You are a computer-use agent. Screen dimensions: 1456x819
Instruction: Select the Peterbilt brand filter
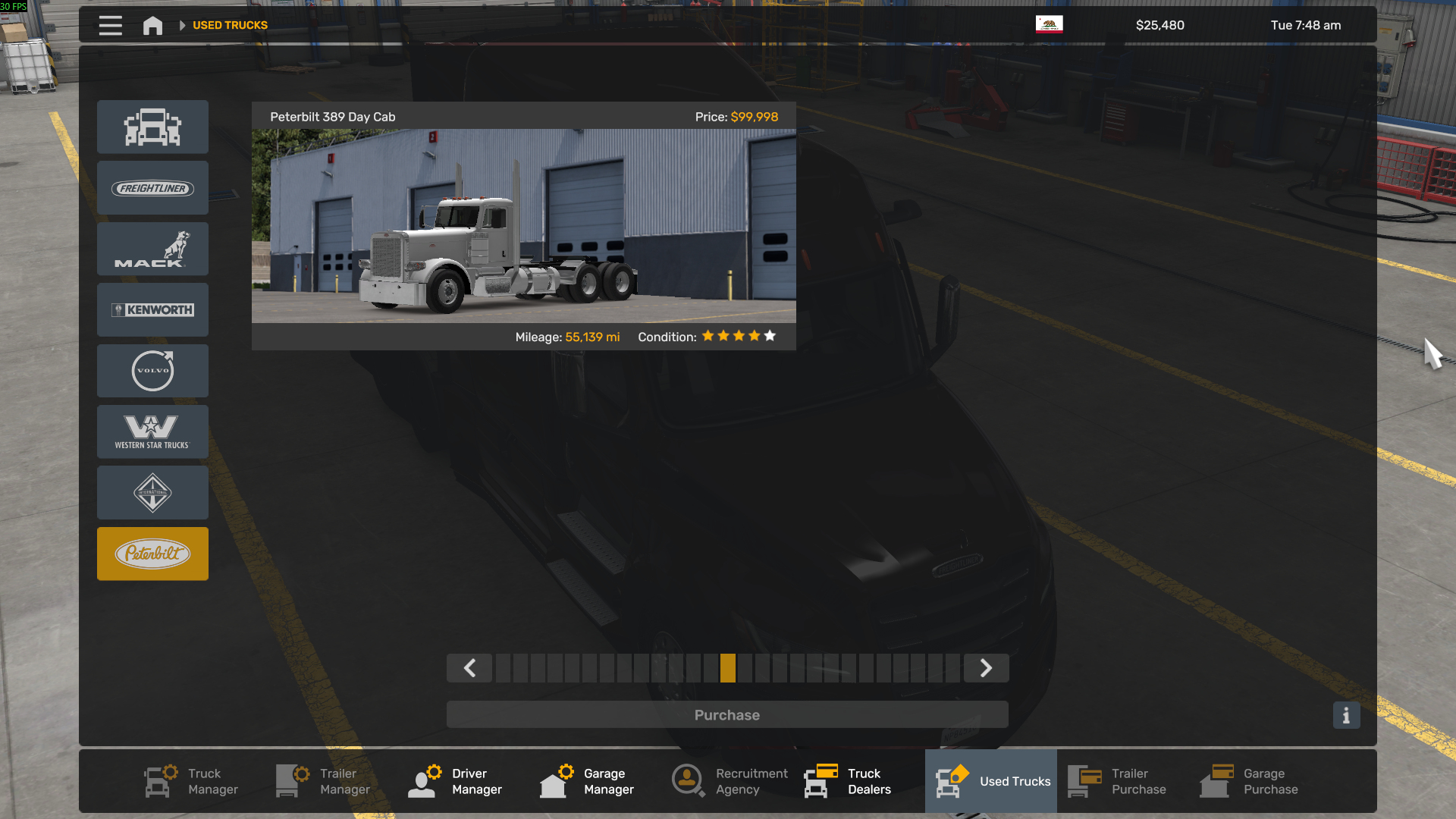[x=152, y=554]
